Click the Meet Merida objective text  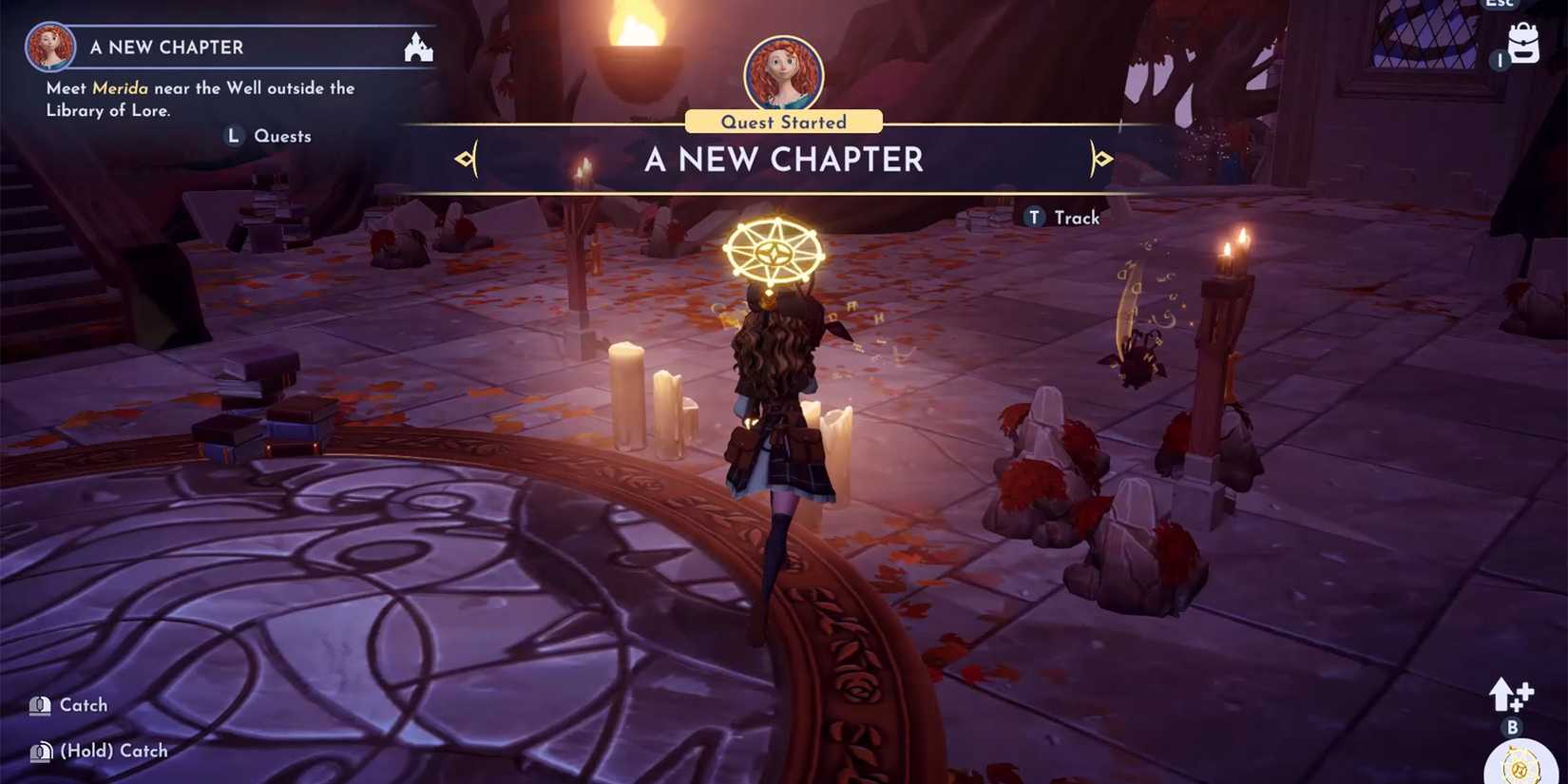[200, 98]
